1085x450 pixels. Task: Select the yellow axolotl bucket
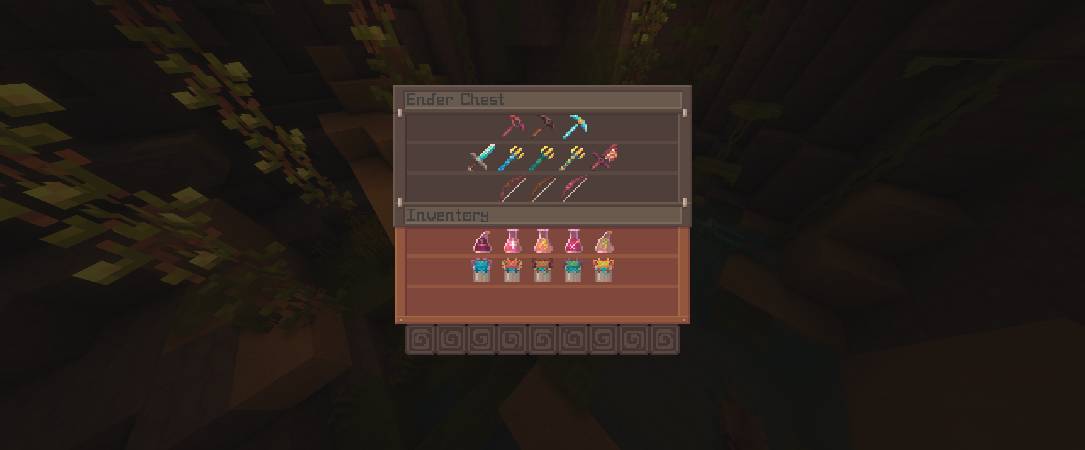pos(603,270)
